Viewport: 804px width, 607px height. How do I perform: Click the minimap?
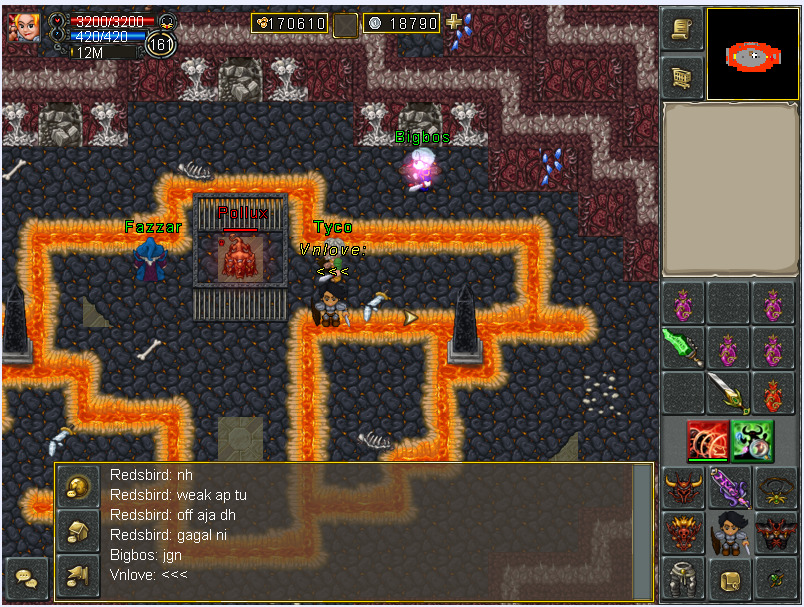pos(754,55)
